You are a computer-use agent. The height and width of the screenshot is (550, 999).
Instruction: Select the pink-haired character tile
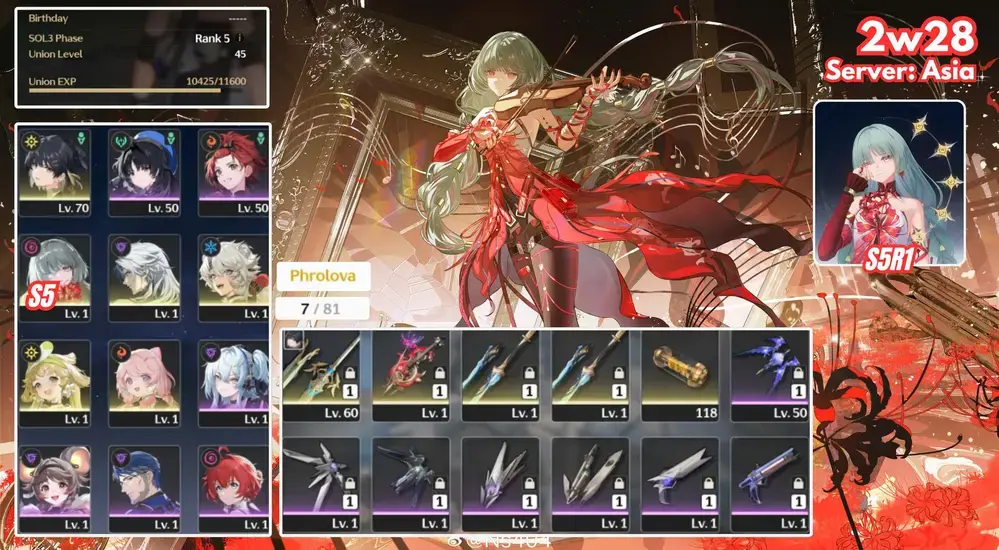coord(145,383)
